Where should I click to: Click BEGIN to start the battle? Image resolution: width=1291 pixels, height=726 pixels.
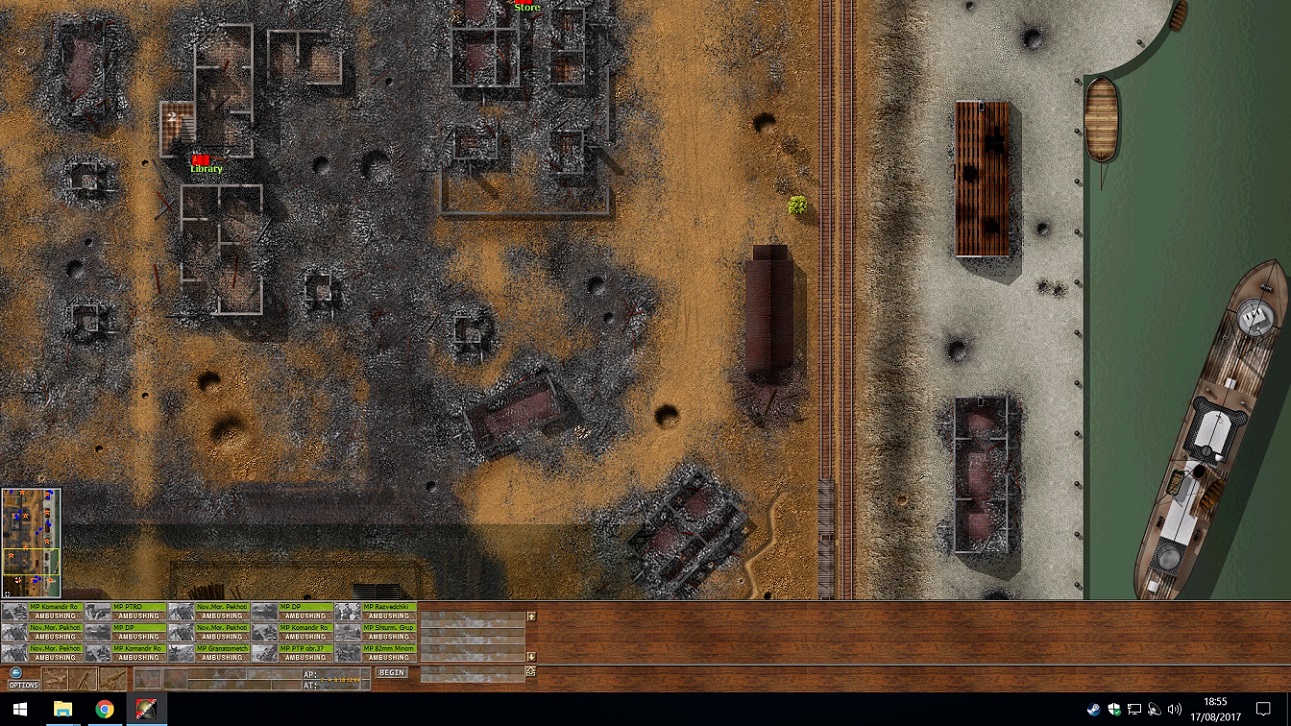392,673
